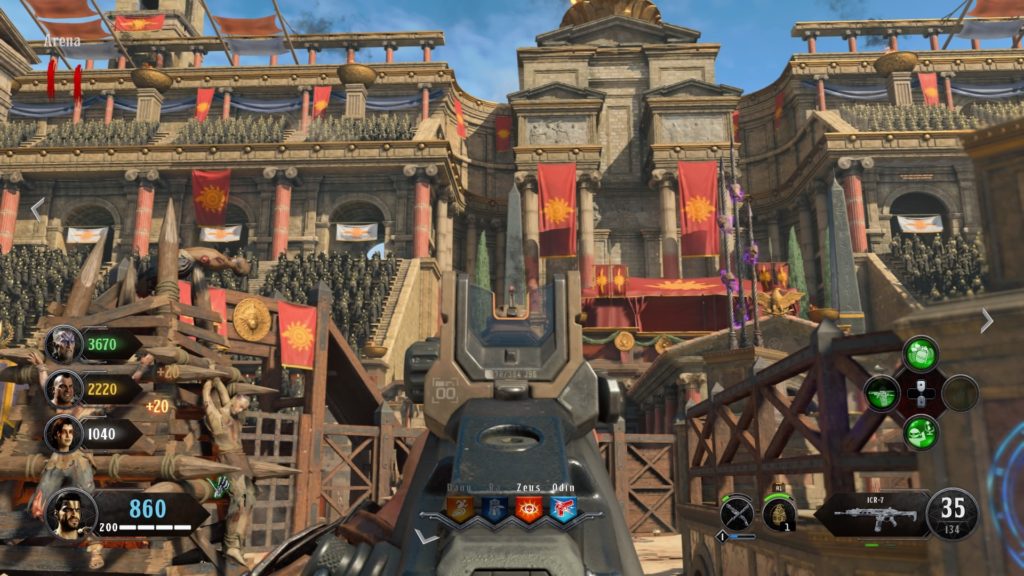Click the teammate portrait with 2220 points
The image size is (1024, 576).
[62, 389]
